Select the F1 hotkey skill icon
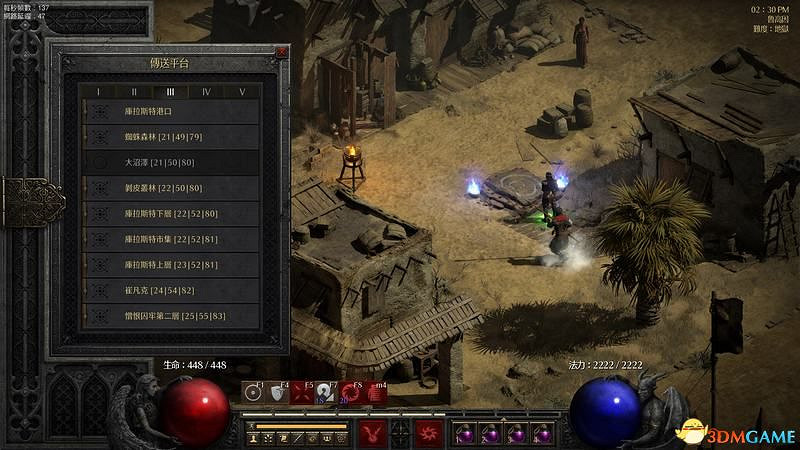Image resolution: width=800 pixels, height=450 pixels. click(253, 393)
